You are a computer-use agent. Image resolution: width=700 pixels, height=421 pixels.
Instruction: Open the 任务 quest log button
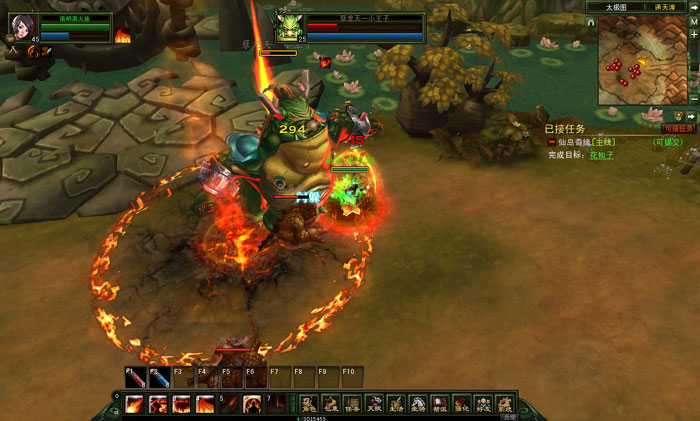tap(352, 405)
